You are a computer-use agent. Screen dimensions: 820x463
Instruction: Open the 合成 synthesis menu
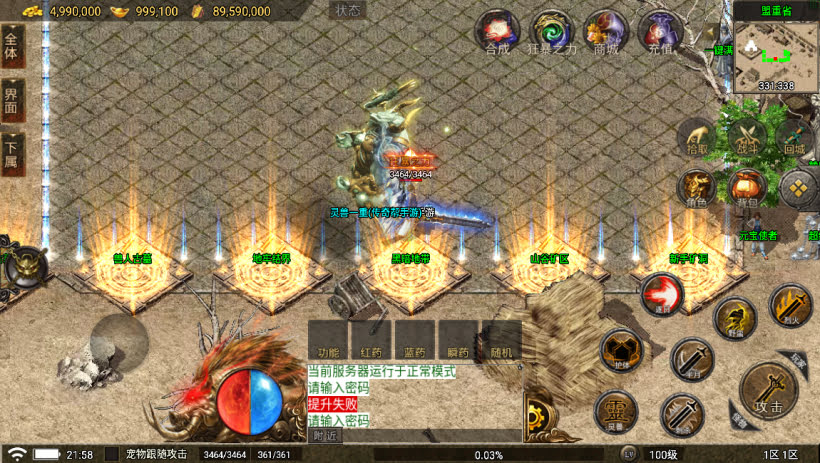click(x=497, y=32)
